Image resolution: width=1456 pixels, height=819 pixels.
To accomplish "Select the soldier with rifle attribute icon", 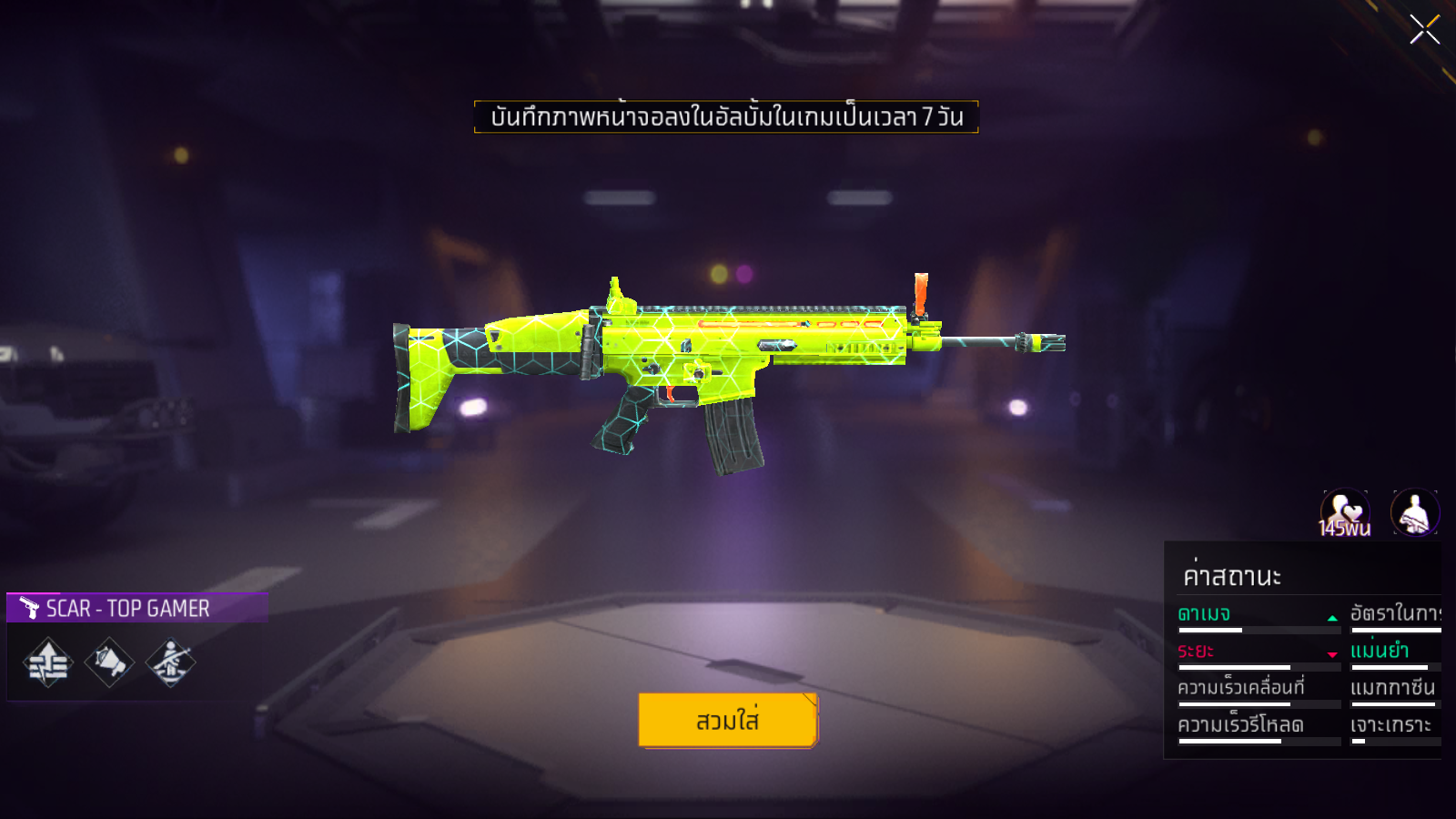I will coord(170,662).
